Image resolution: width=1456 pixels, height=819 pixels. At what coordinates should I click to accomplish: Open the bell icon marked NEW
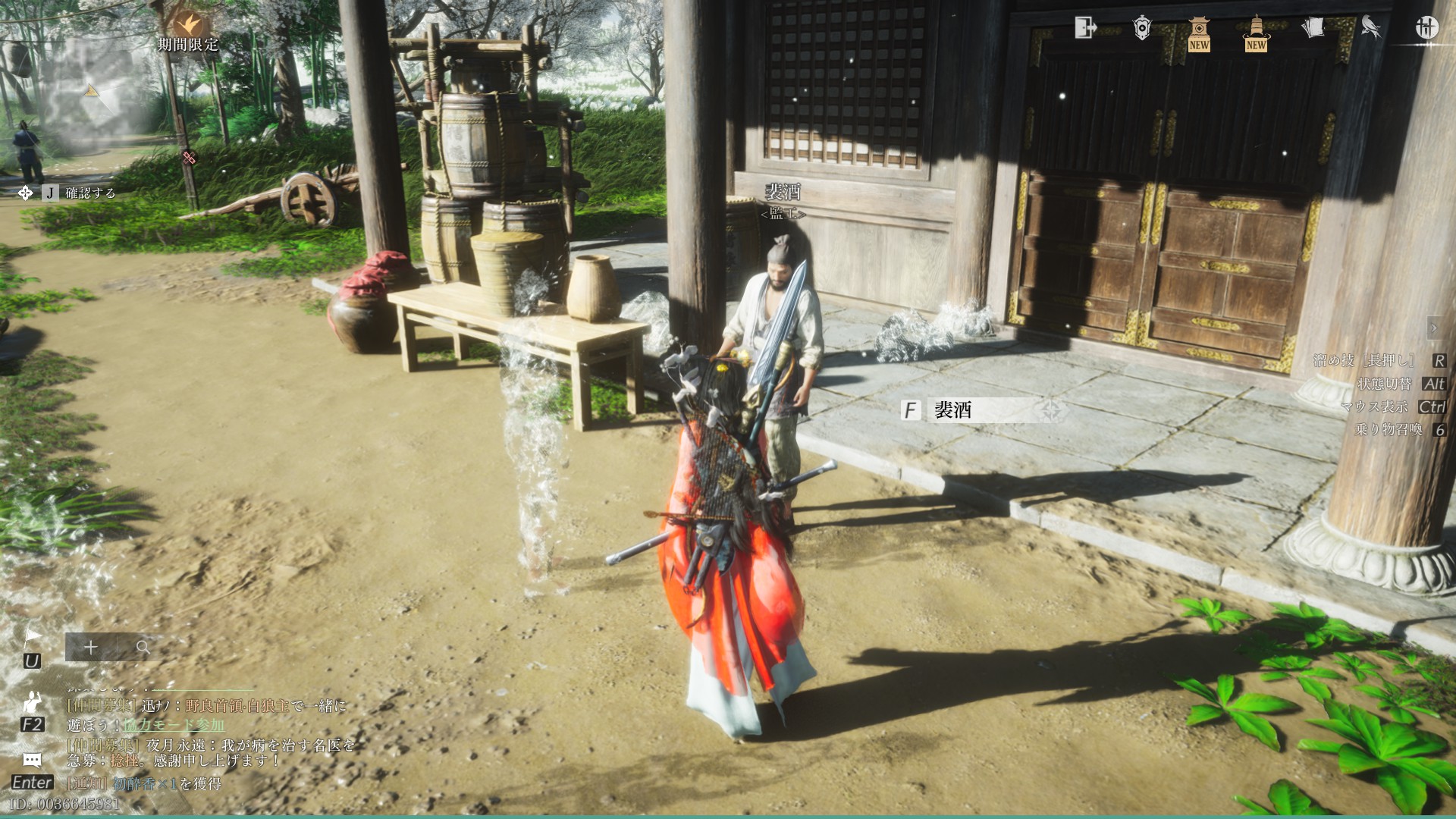tap(1256, 32)
